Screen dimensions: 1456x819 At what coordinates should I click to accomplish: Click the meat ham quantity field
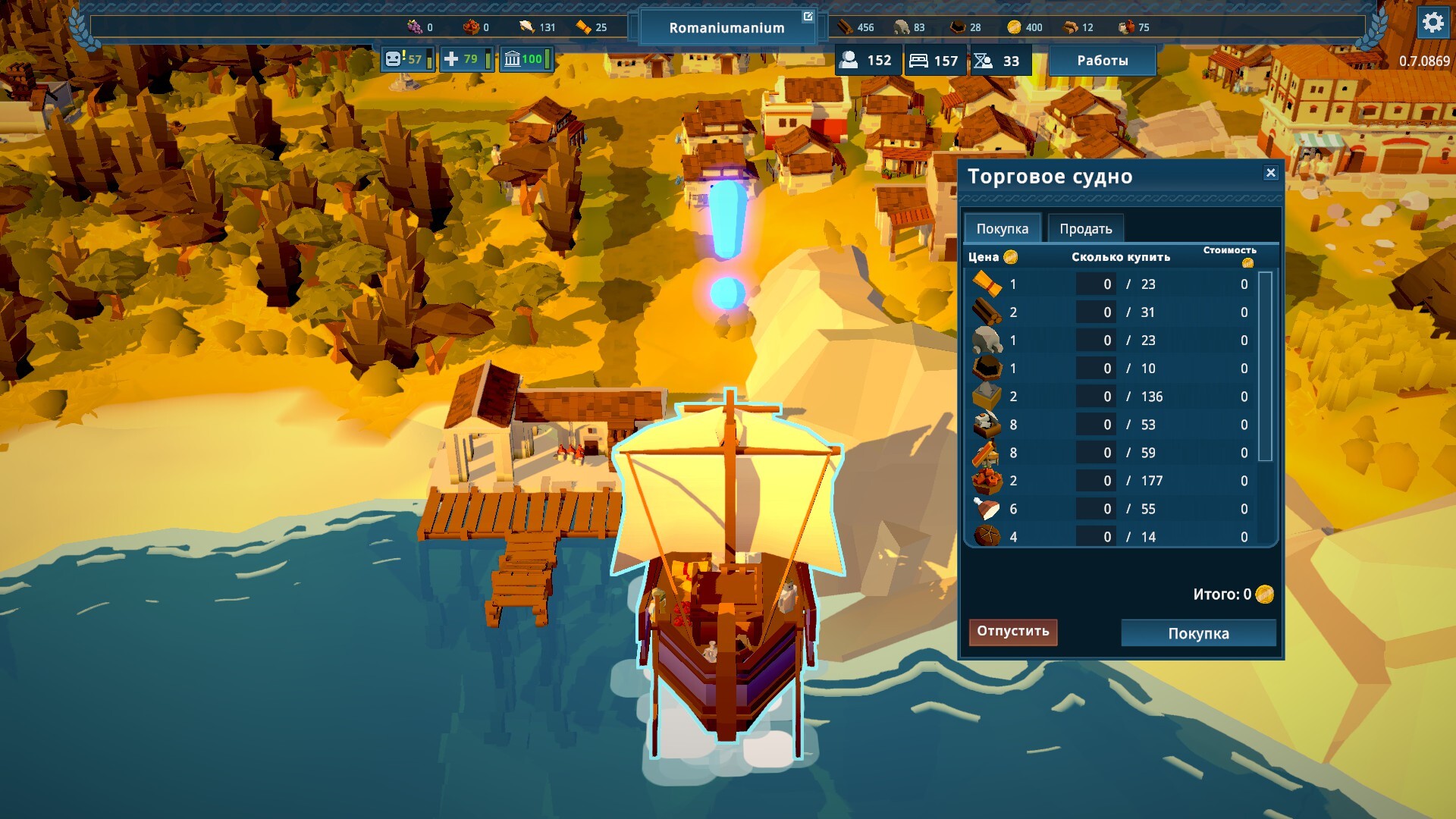tap(1096, 509)
